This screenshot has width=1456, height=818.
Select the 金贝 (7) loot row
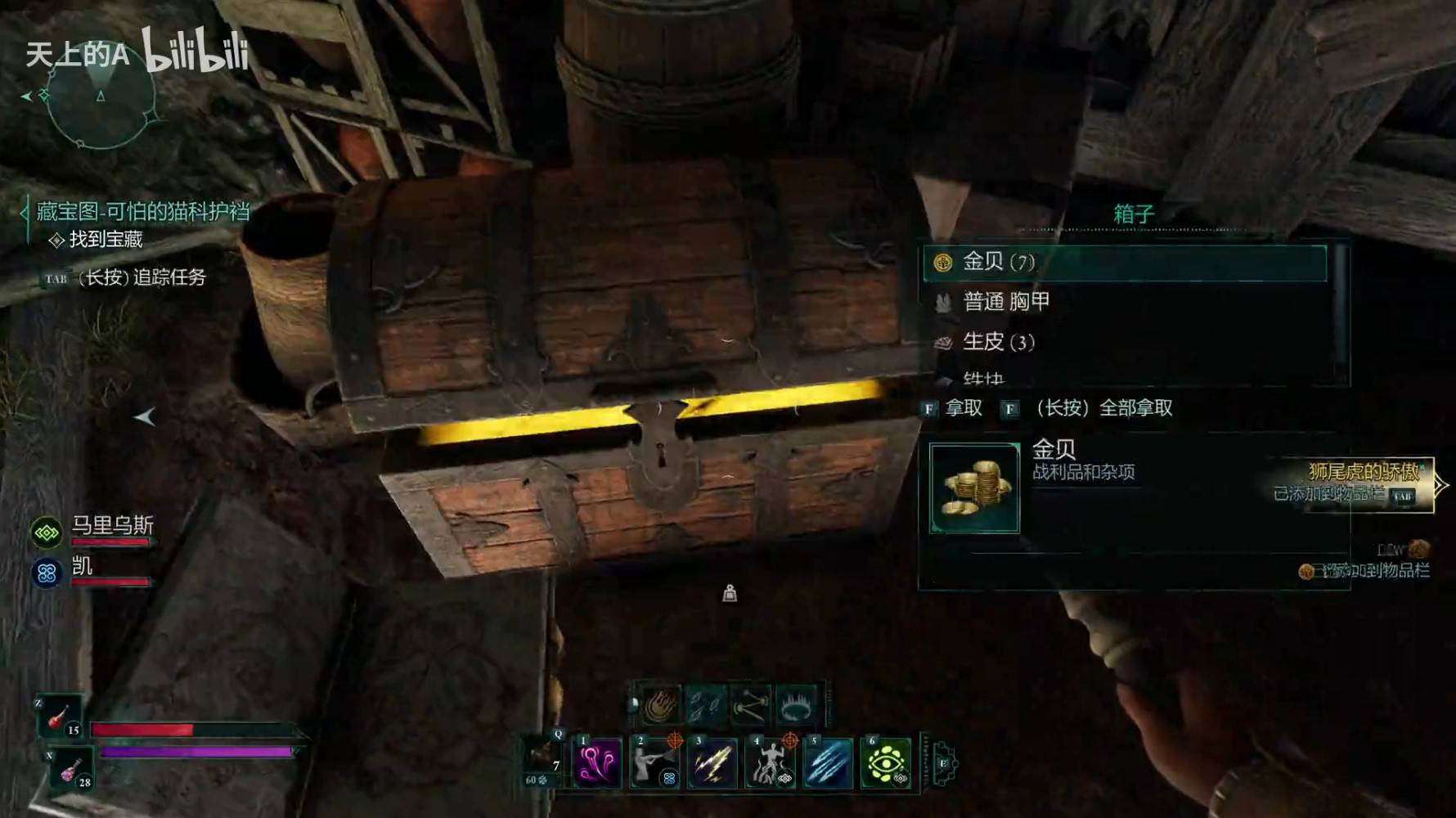[x=1125, y=263]
